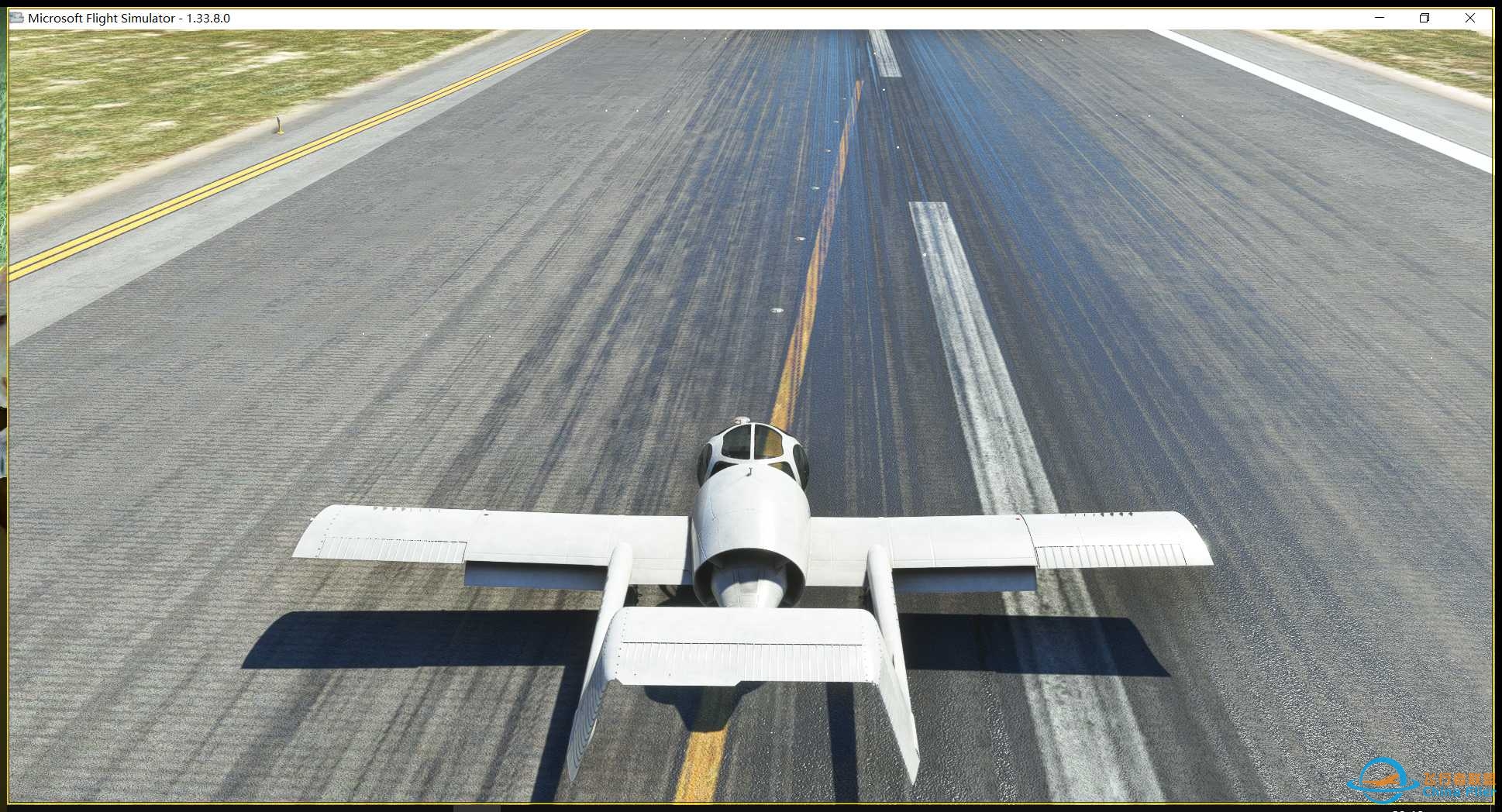
Task: Click the Microsoft Flight Simulator title bar icon
Action: (x=17, y=17)
